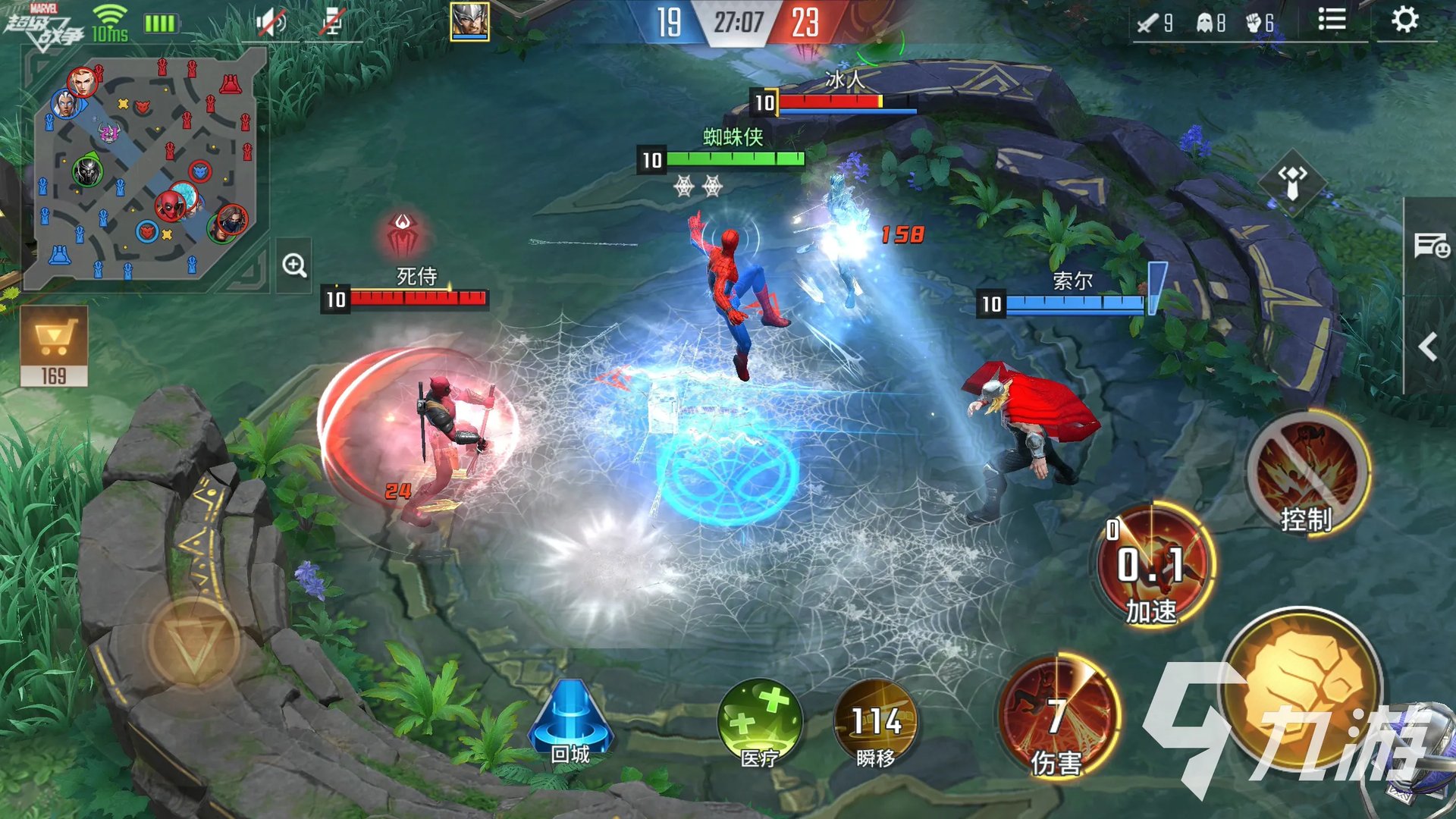Screen dimensions: 1456x819
Task: Expand the side panel arrow
Action: [x=1429, y=347]
